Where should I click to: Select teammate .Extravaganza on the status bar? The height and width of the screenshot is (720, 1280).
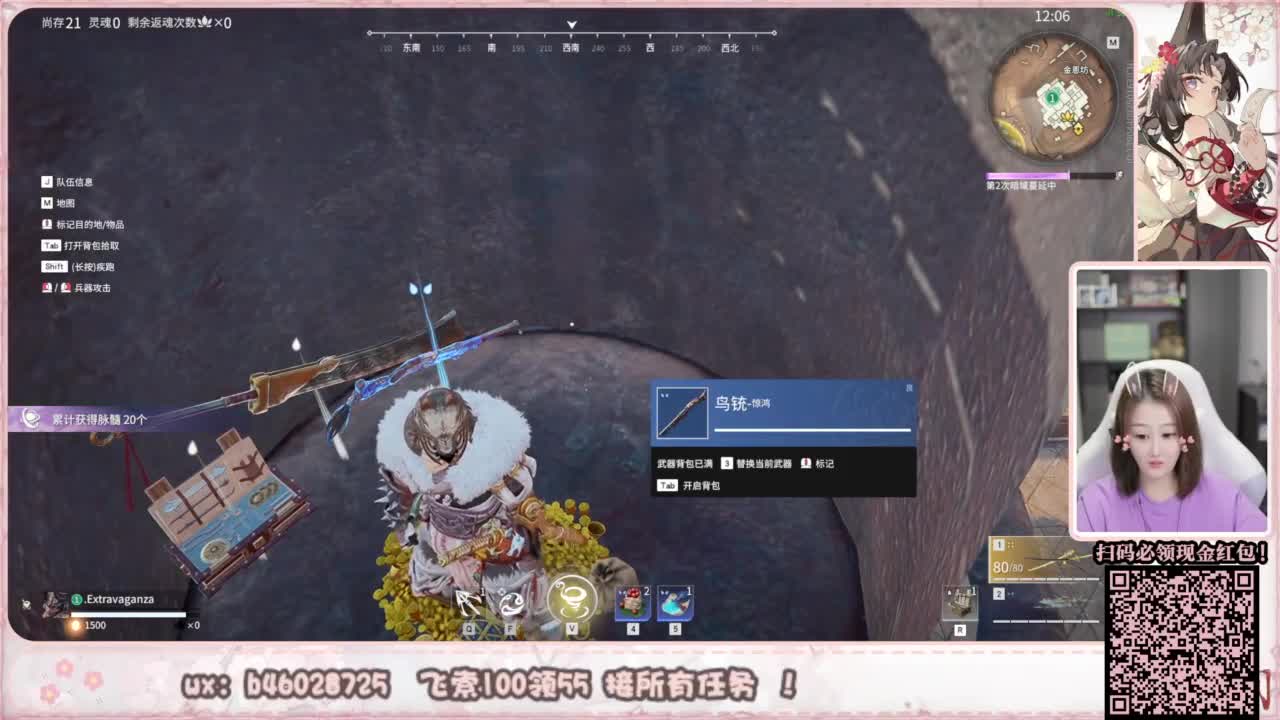pos(120,598)
